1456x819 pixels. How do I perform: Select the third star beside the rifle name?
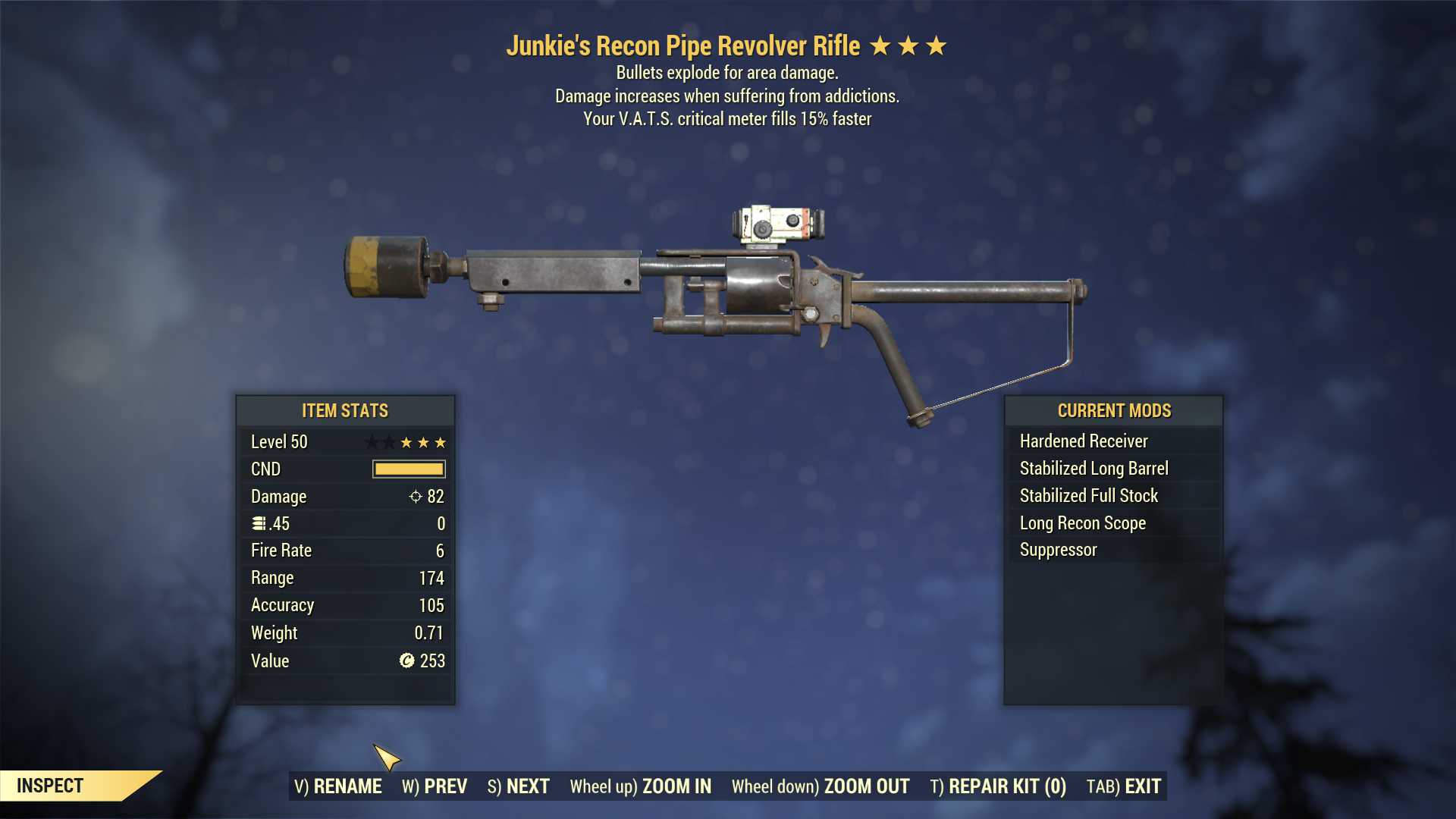click(x=937, y=45)
